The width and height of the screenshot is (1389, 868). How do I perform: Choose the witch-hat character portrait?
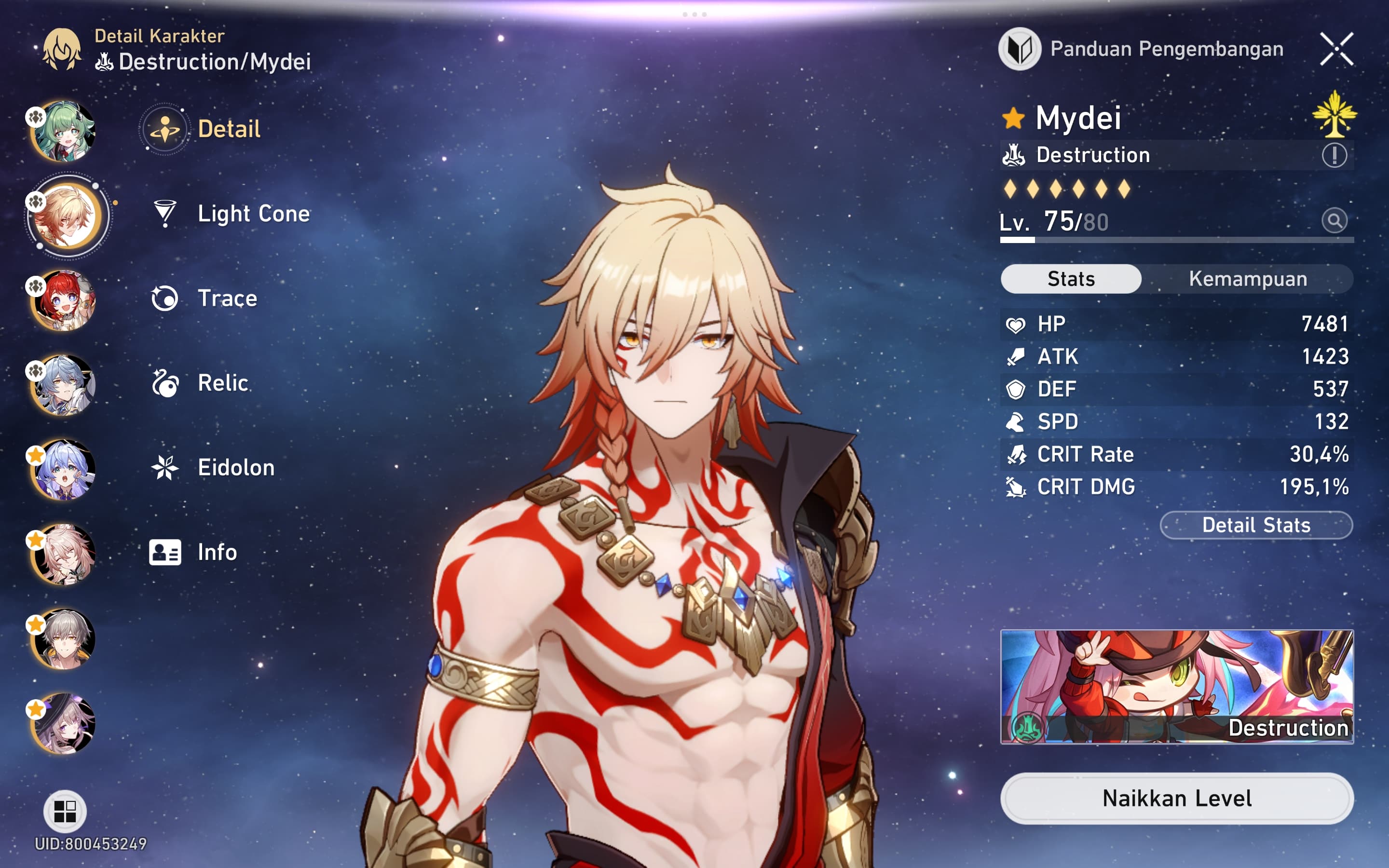coord(64,723)
